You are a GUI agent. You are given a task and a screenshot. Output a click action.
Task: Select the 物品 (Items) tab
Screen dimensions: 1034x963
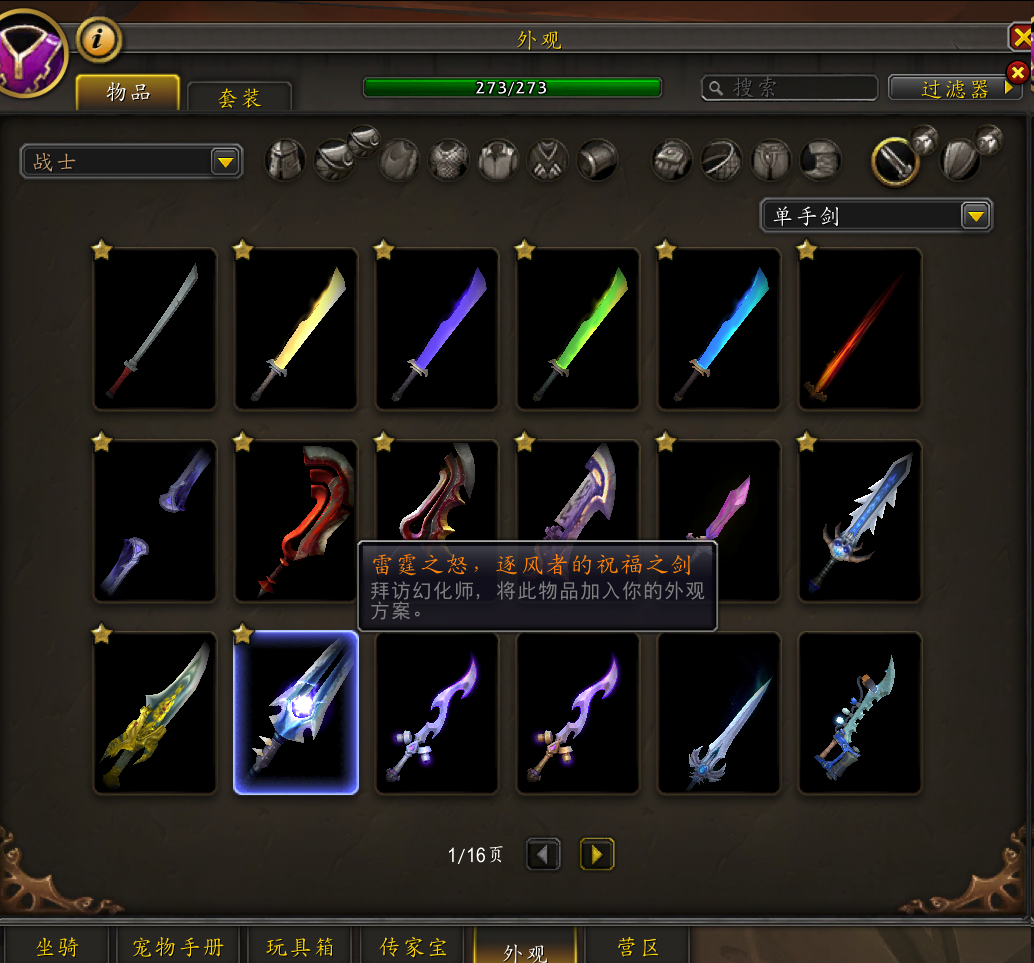pyautogui.click(x=128, y=93)
